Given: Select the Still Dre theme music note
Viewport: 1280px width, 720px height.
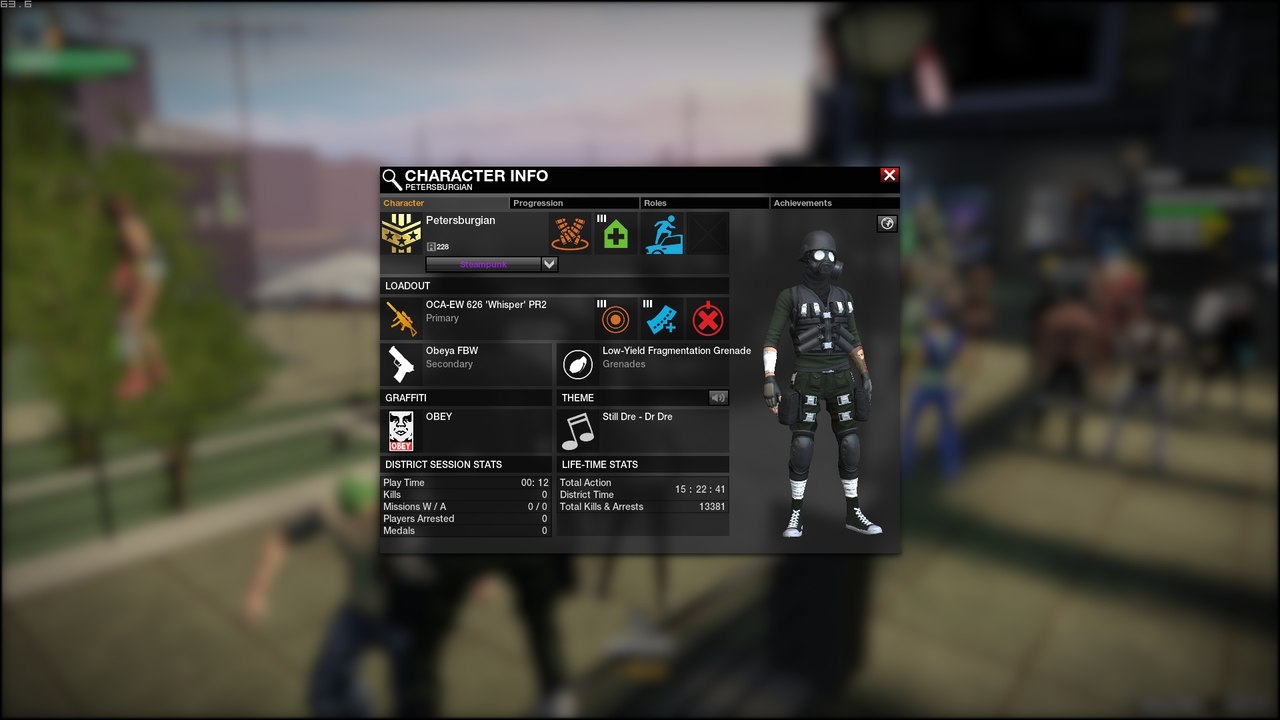Looking at the screenshot, I should coord(577,431).
